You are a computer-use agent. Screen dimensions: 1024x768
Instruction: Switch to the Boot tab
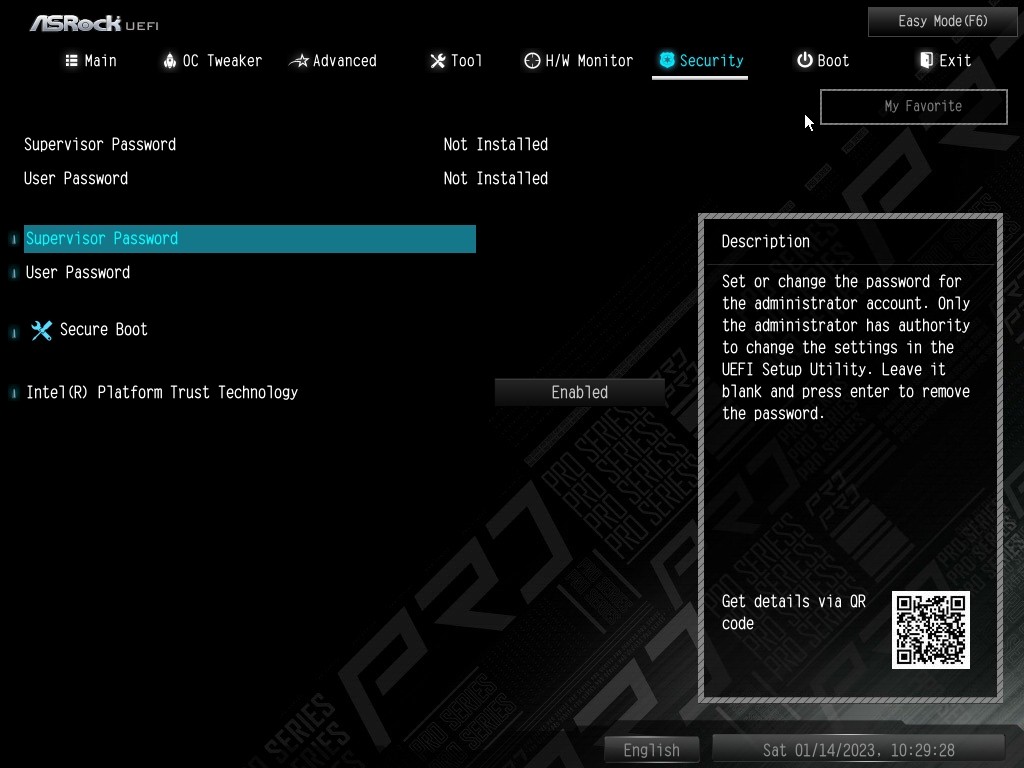click(822, 61)
